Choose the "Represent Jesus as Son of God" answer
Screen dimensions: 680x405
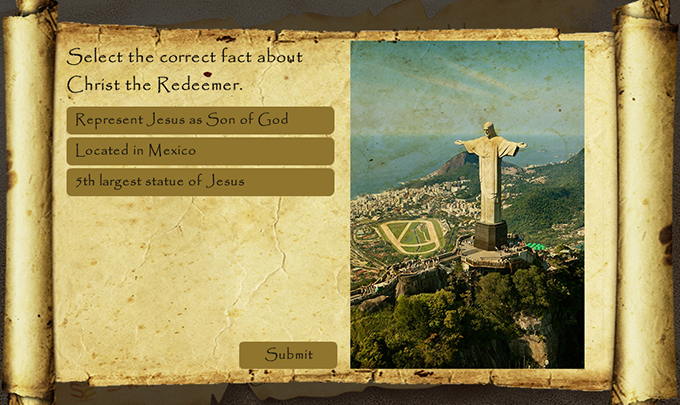click(x=200, y=121)
